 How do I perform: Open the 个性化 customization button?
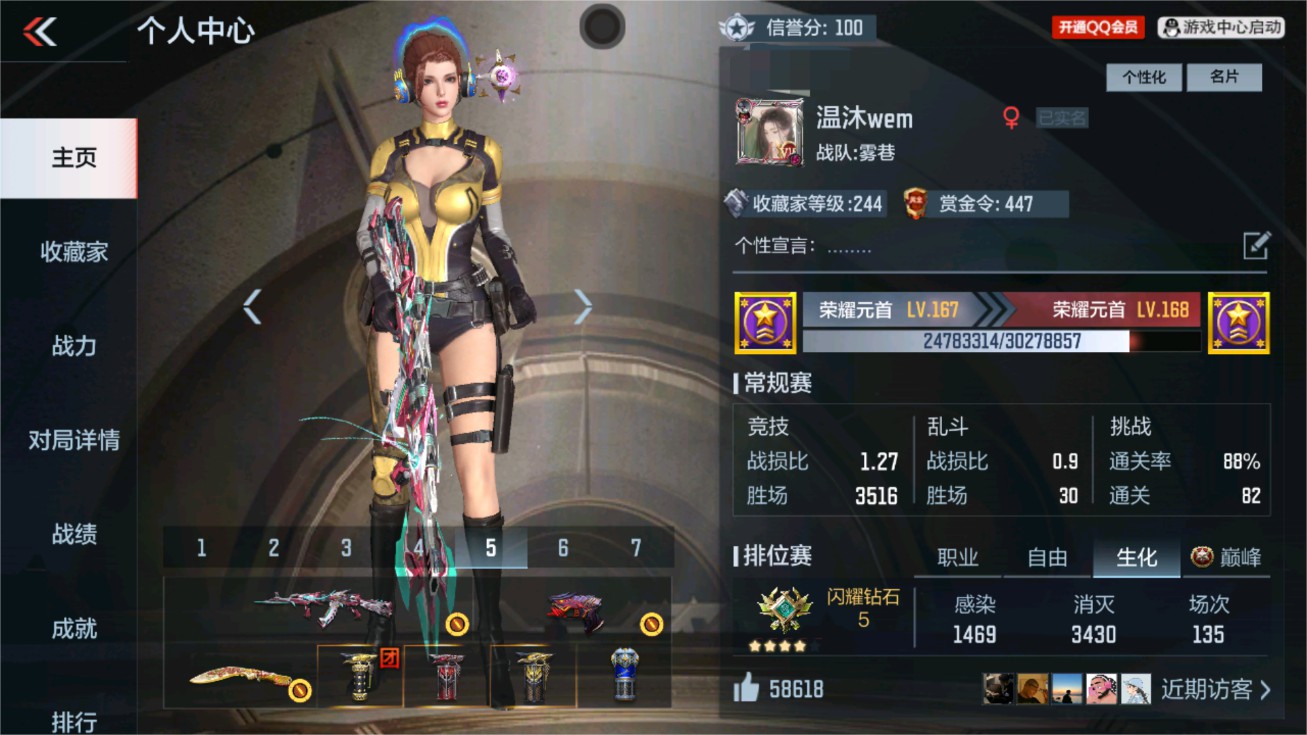(1144, 77)
